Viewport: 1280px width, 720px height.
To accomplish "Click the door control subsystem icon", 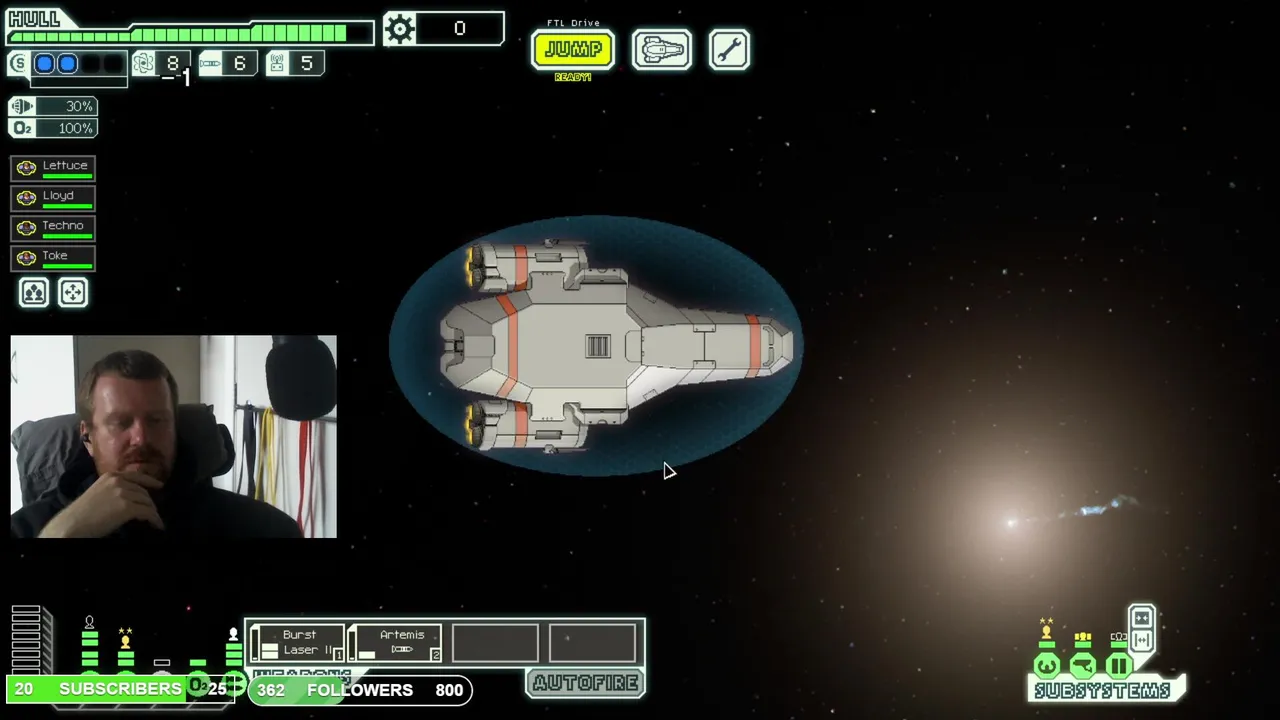I will coord(1118,665).
